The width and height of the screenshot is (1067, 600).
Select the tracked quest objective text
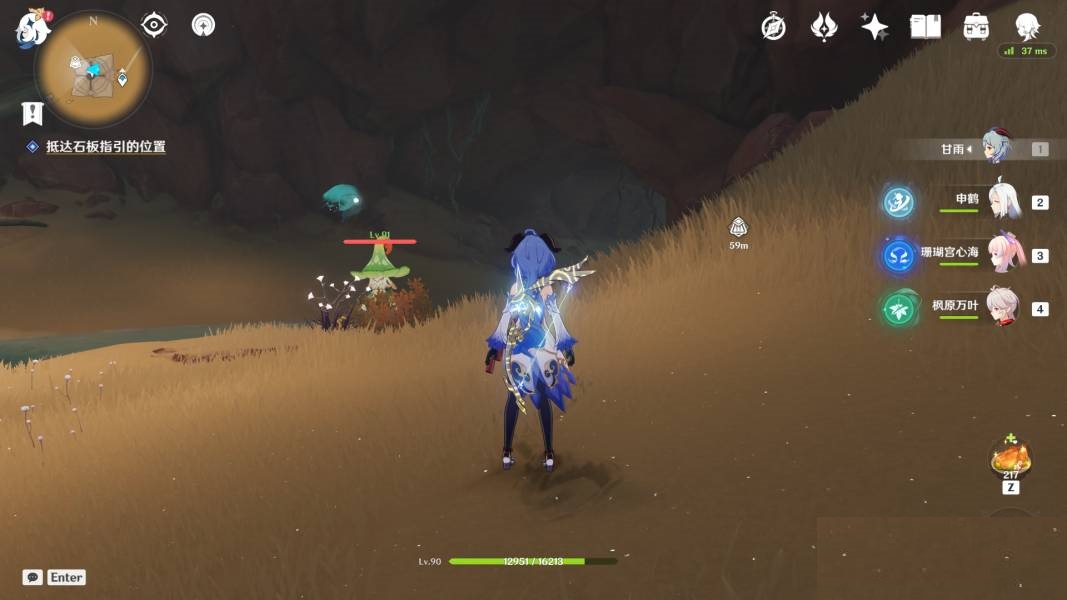point(105,146)
